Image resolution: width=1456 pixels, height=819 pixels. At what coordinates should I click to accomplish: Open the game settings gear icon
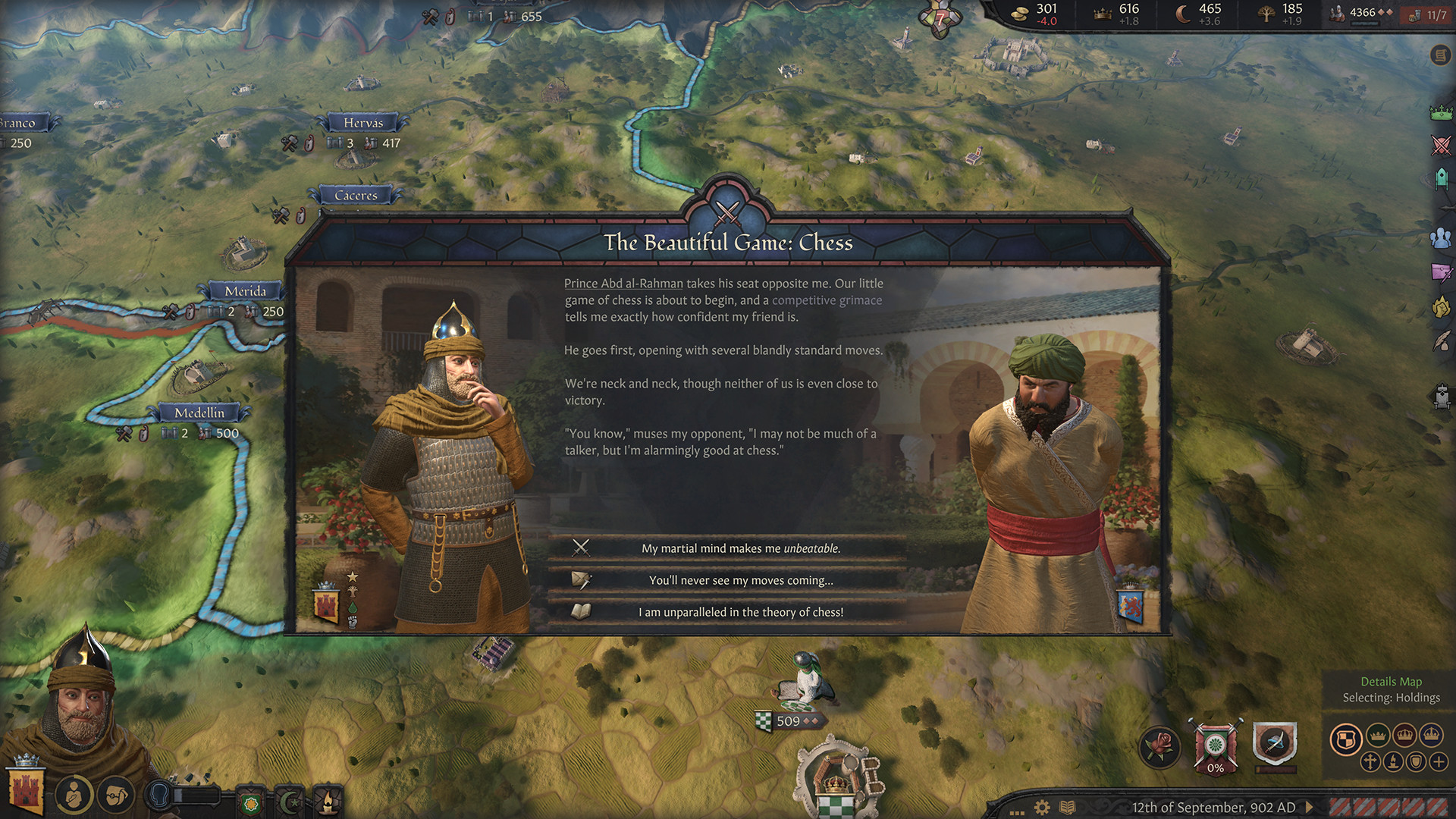click(x=1043, y=808)
